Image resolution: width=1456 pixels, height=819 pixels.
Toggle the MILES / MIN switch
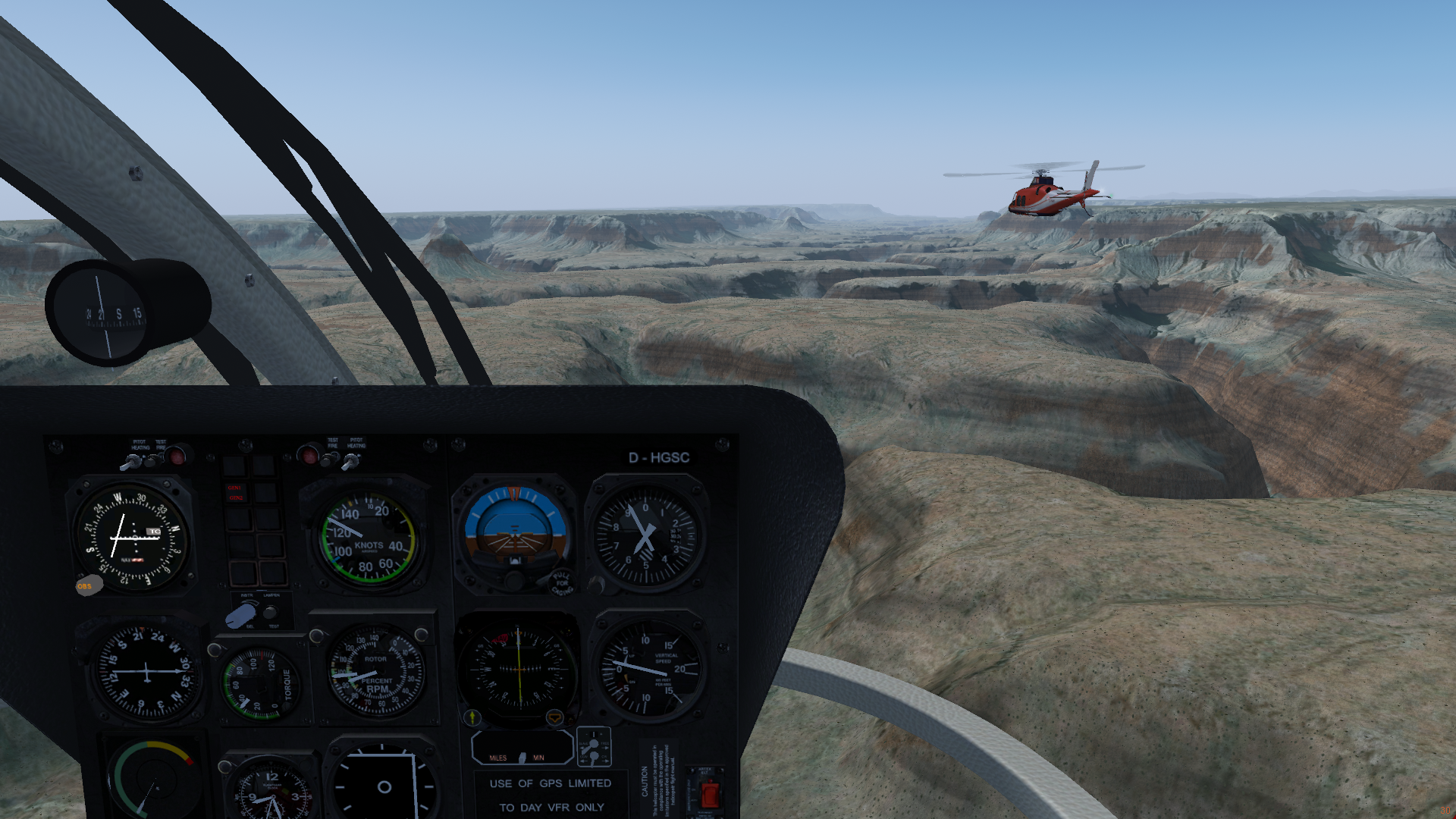coord(522,757)
